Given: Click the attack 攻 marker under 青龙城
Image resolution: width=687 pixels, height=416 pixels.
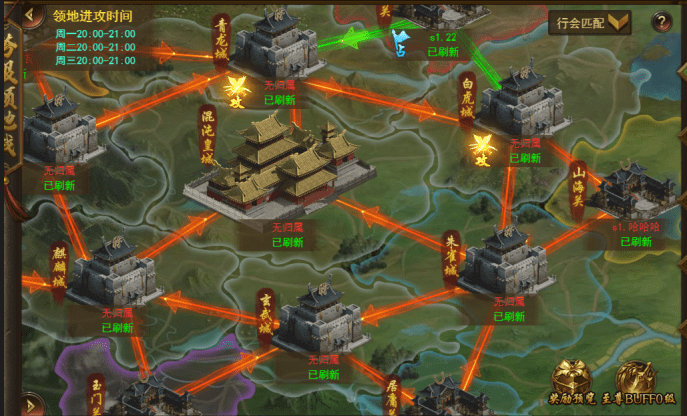Looking at the screenshot, I should [238, 86].
